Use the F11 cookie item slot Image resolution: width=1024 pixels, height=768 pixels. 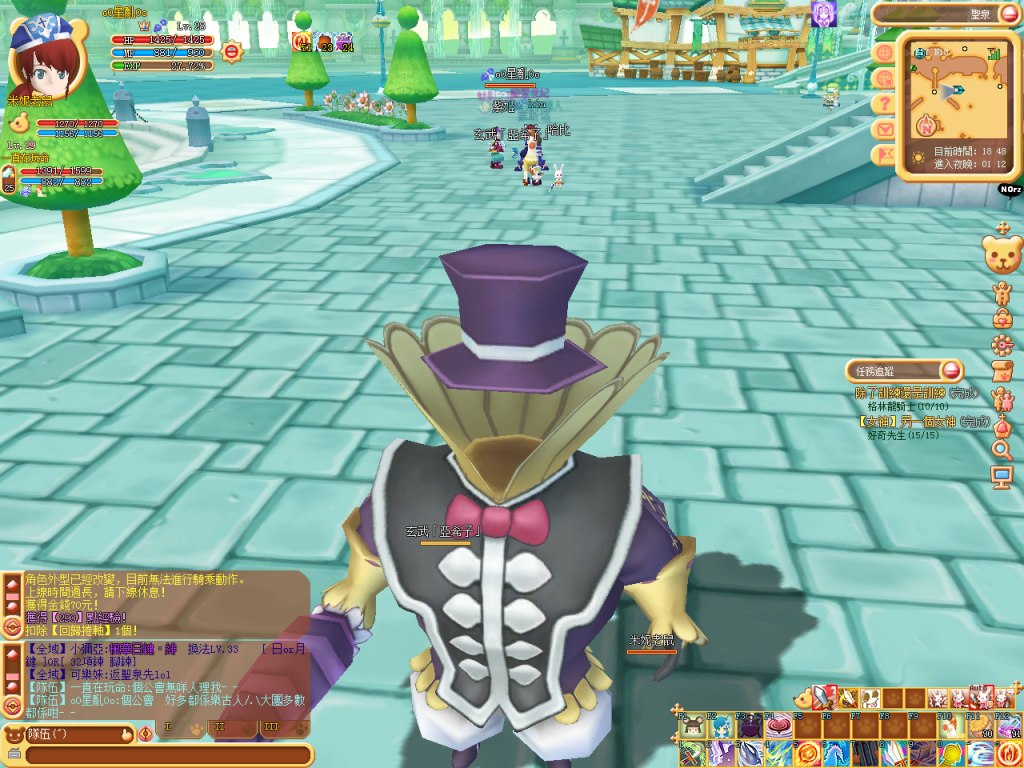point(980,726)
